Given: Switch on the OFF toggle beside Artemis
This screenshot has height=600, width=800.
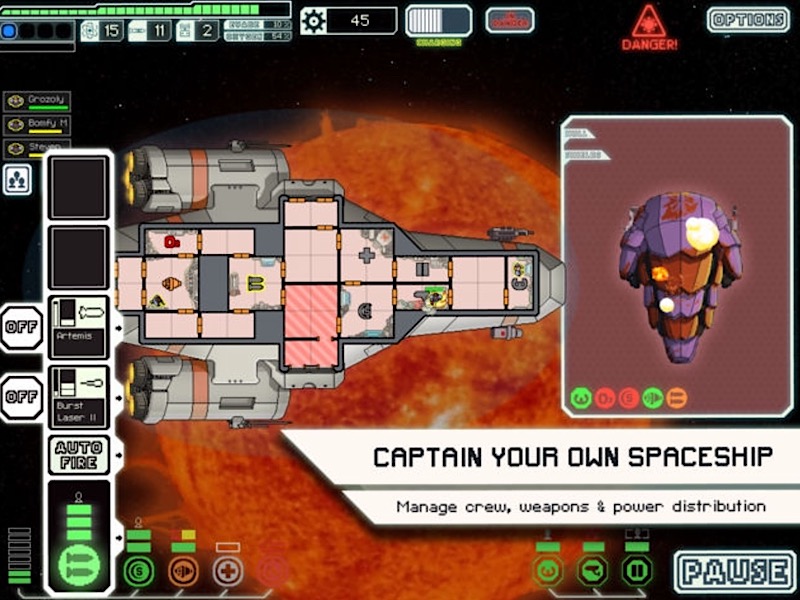Looking at the screenshot, I should tap(21, 327).
